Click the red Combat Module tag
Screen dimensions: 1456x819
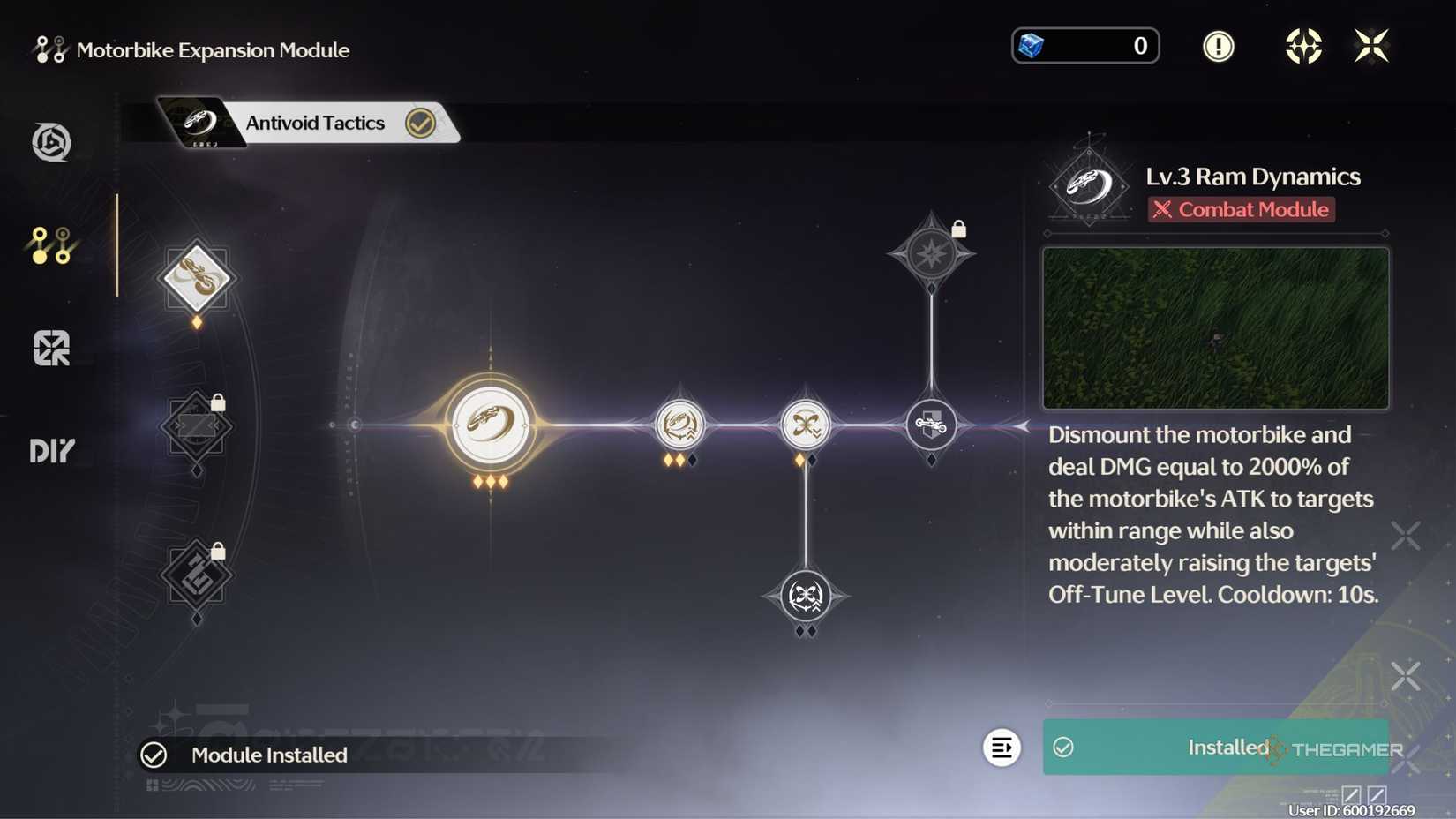point(1241,209)
